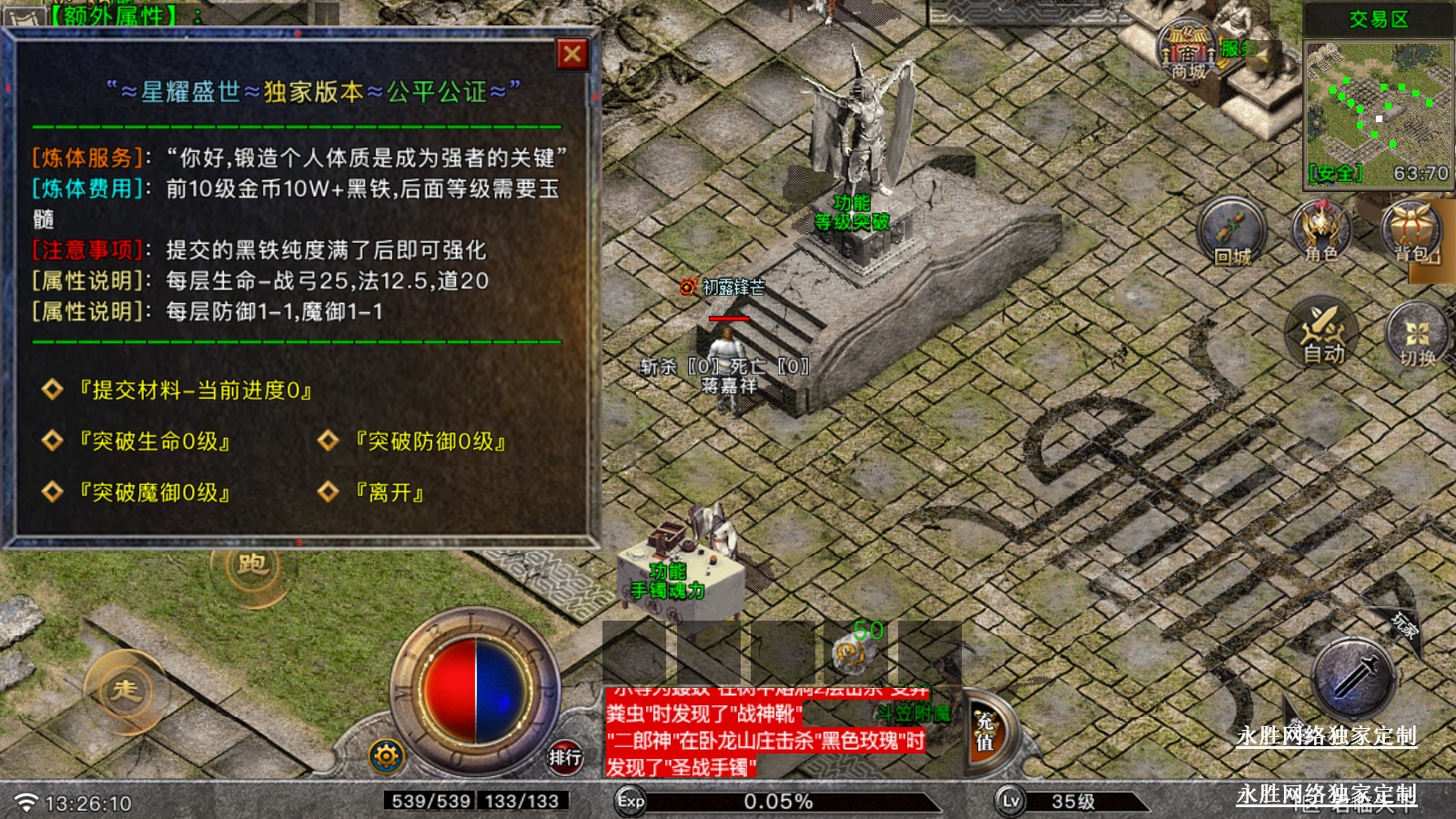Open the 排行 ranking button

coord(565,756)
